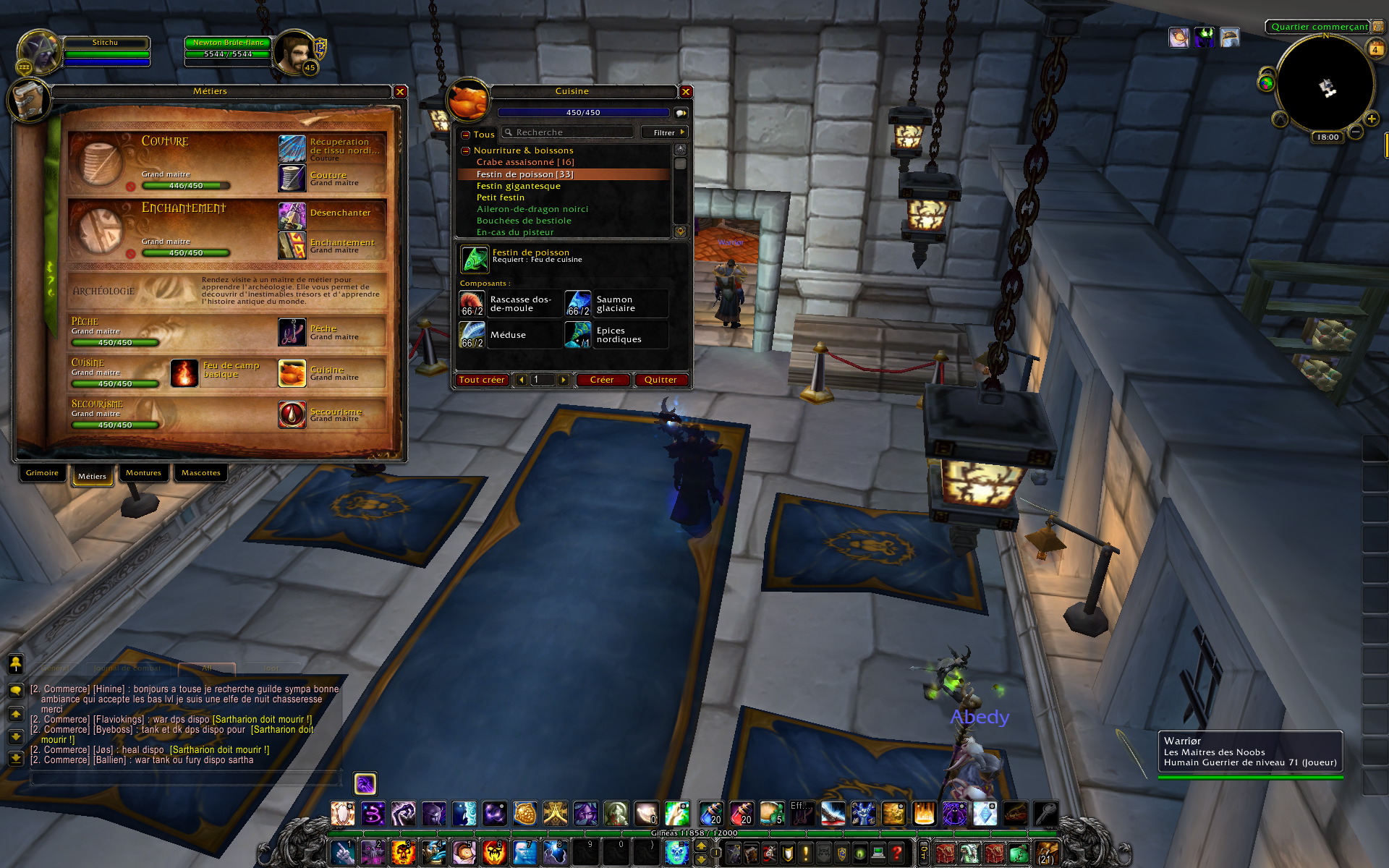
Task: Click the Tout créer button
Action: 481,380
